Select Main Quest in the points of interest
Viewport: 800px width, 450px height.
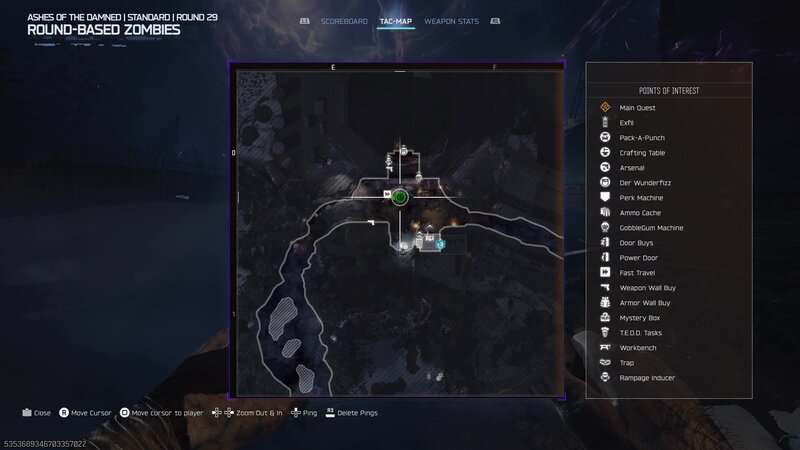(637, 107)
